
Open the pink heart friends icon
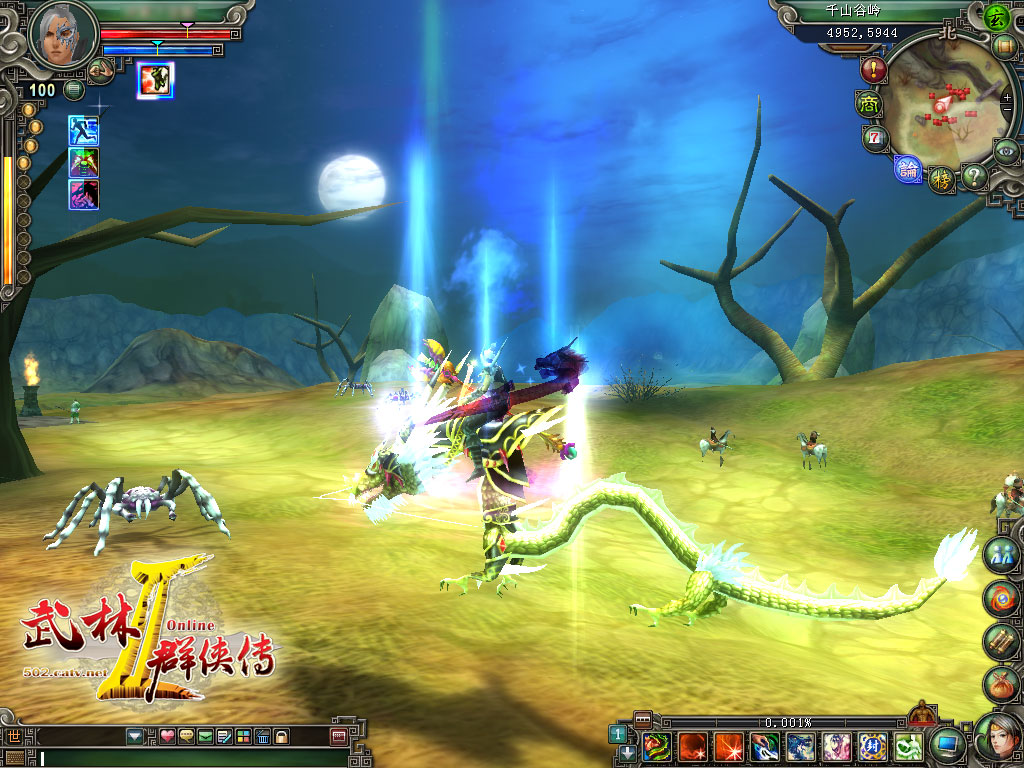(167, 737)
